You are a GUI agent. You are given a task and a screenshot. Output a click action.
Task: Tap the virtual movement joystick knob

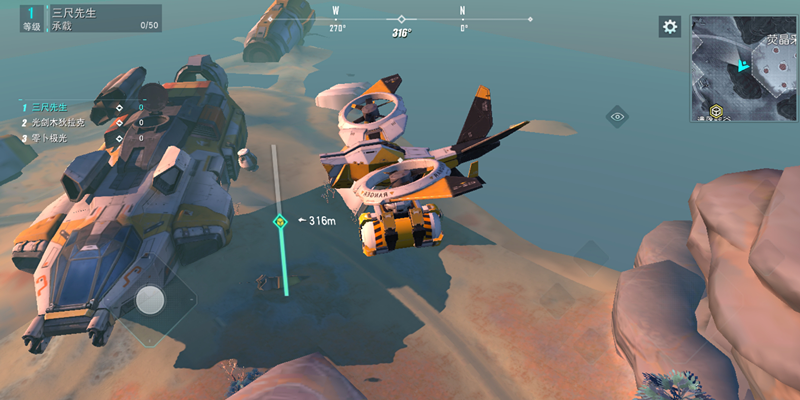click(x=151, y=301)
